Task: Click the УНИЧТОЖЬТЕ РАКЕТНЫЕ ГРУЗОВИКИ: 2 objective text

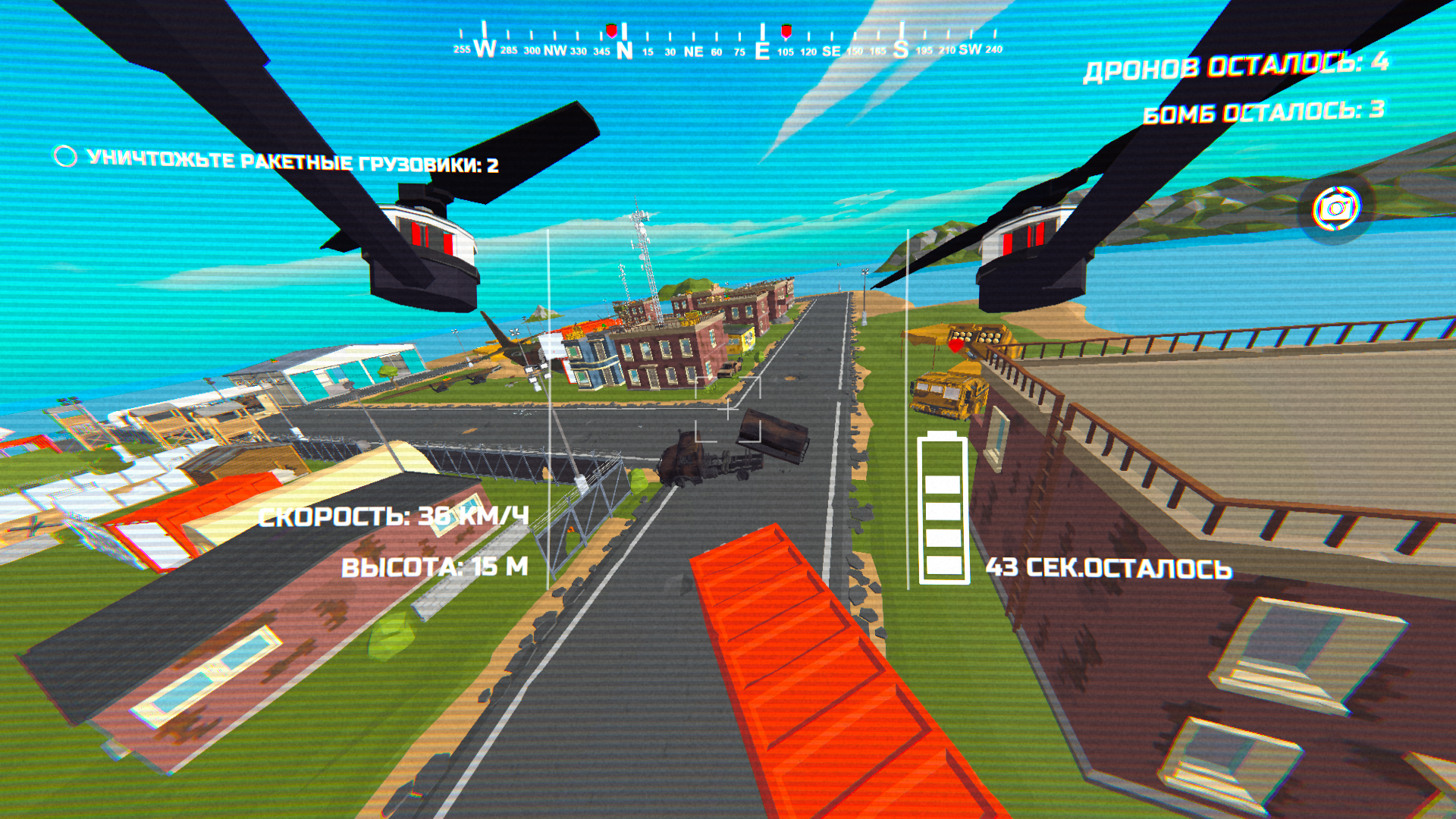Action: click(293, 159)
